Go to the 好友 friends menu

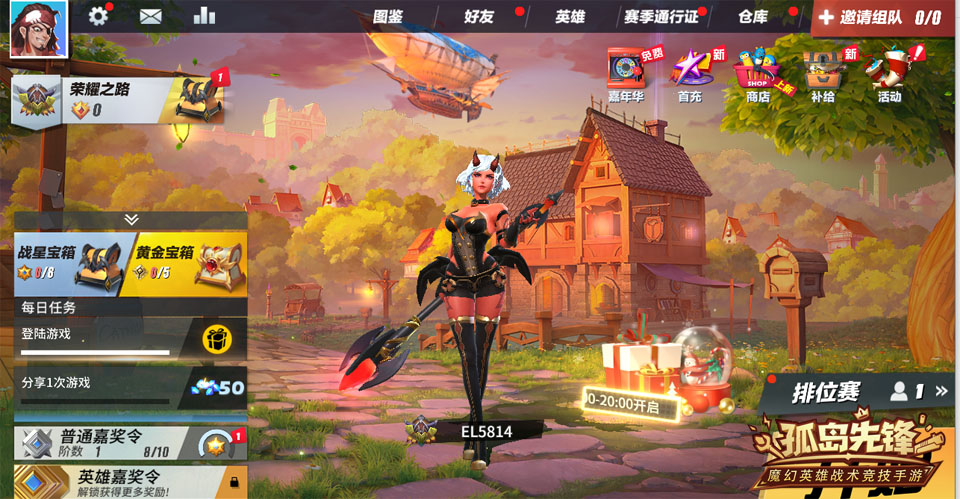point(479,17)
